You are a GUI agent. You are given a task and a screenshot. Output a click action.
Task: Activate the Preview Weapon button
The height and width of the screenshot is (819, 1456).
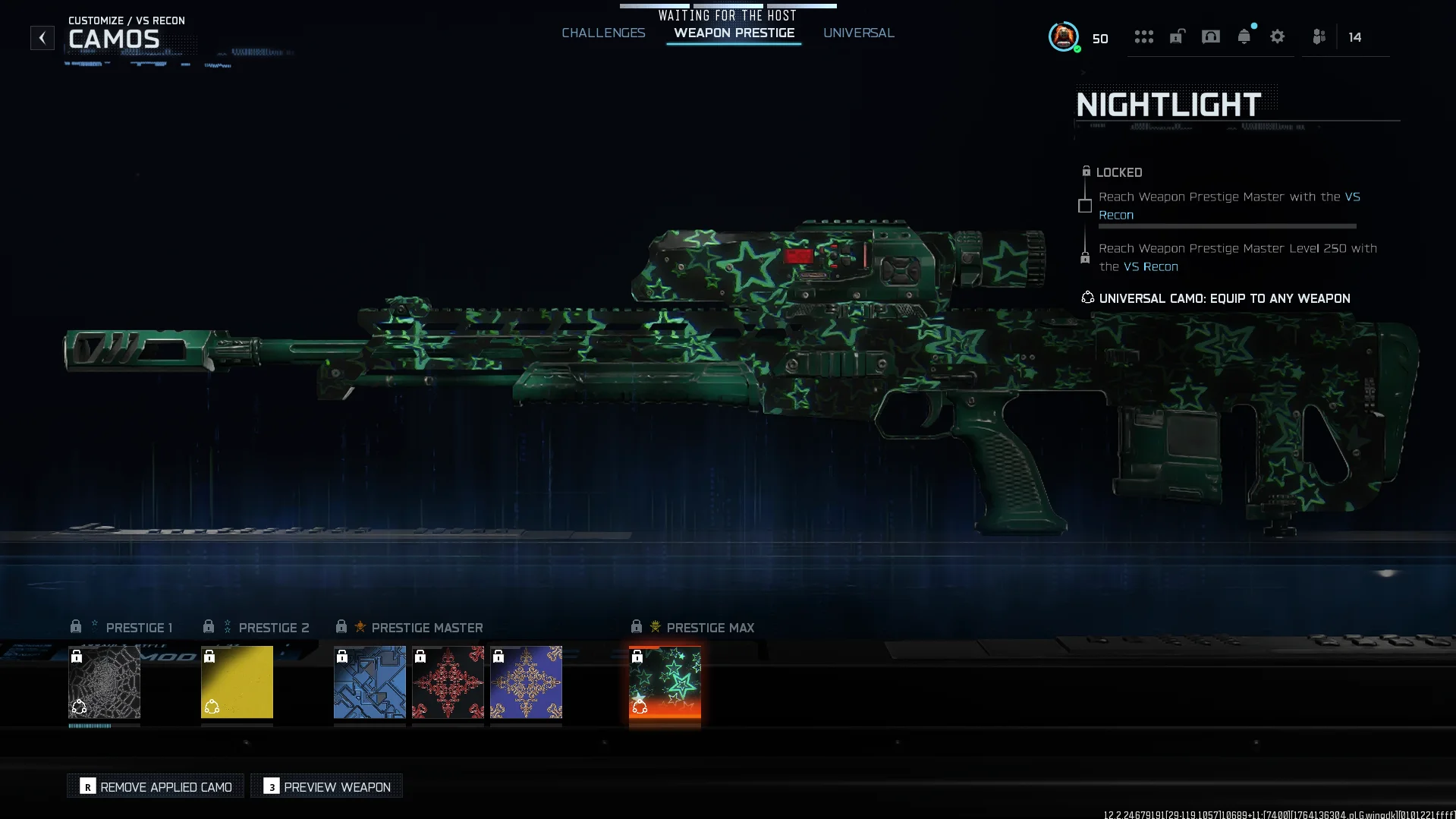[327, 786]
